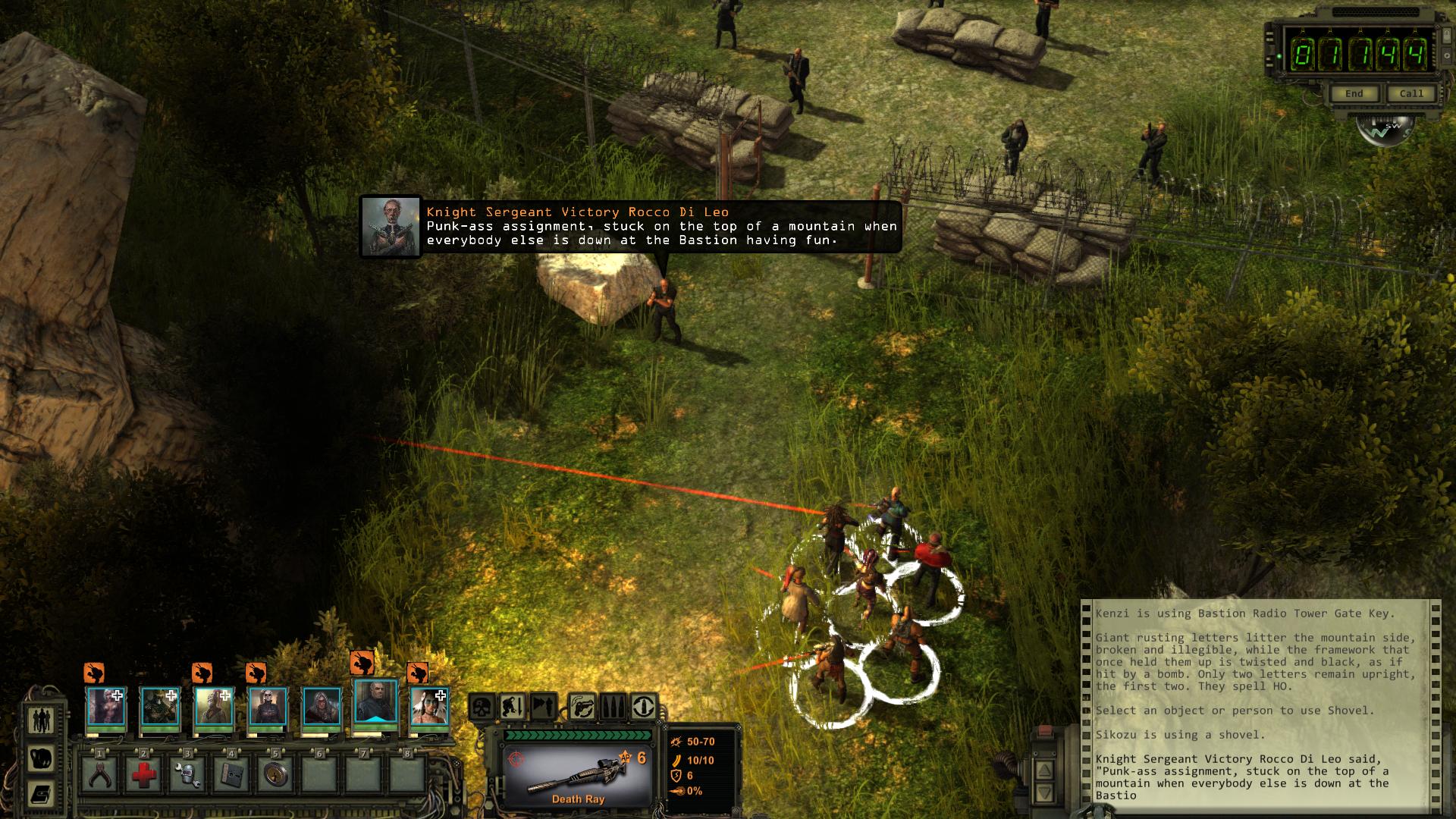Select the welding mask repair skill slot

point(187,775)
